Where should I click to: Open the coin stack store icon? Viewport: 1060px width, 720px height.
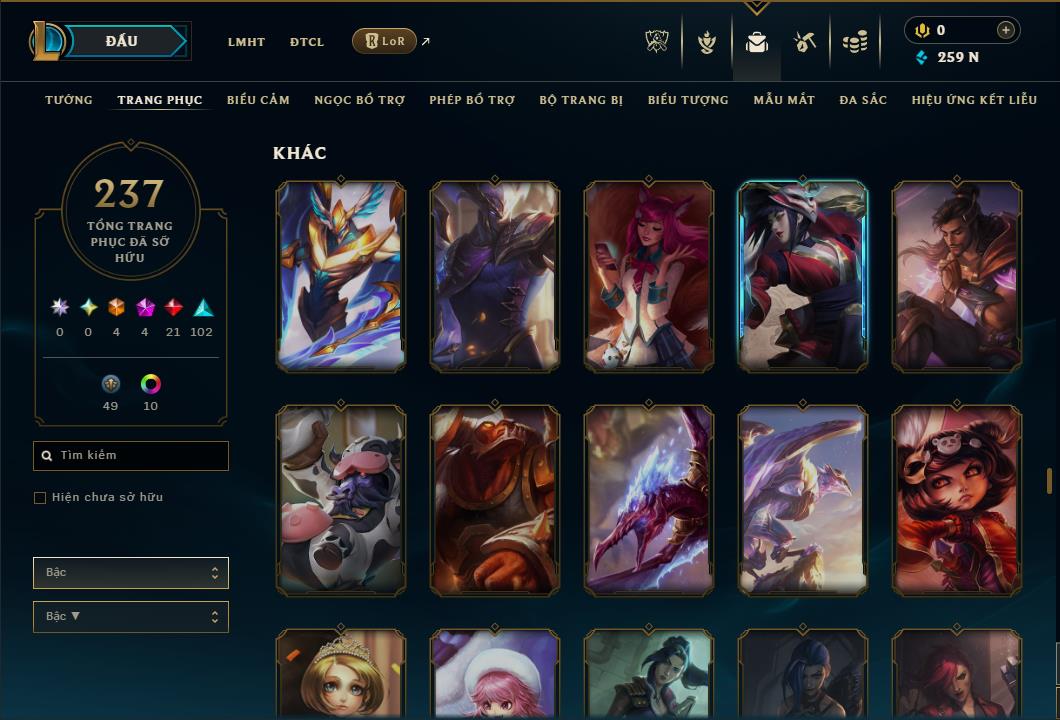click(x=854, y=42)
